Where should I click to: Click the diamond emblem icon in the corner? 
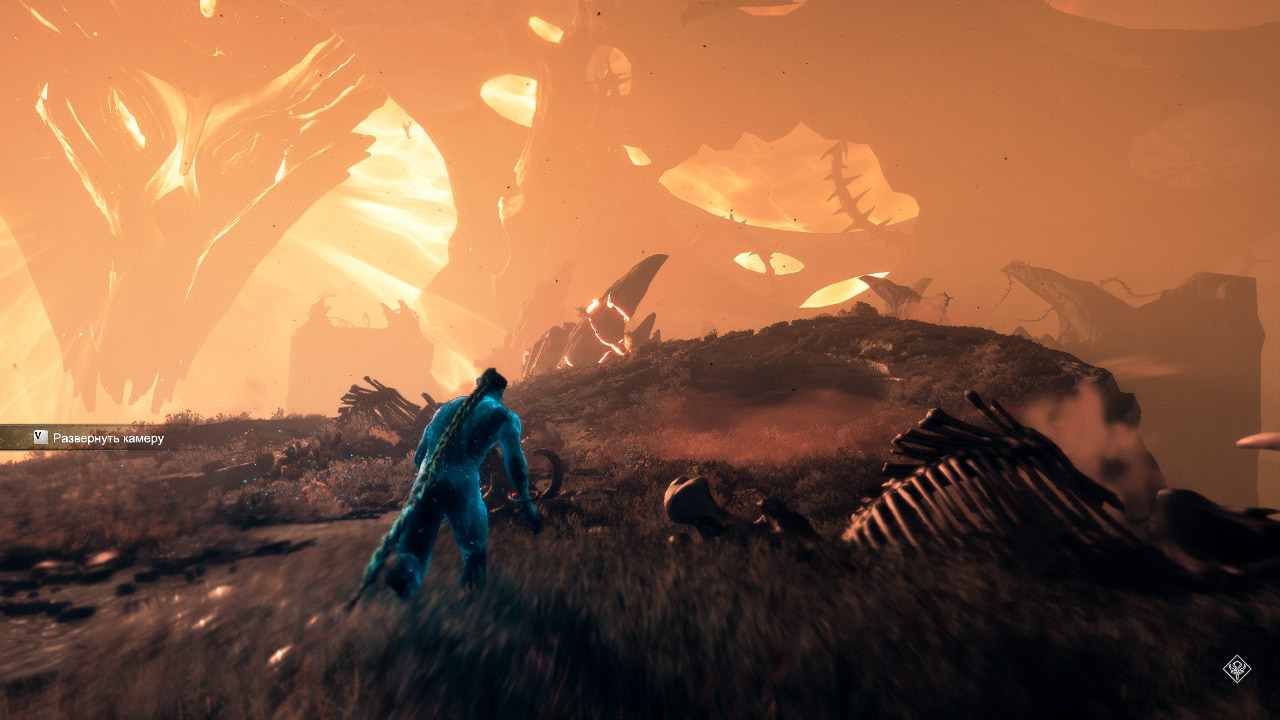1237,668
